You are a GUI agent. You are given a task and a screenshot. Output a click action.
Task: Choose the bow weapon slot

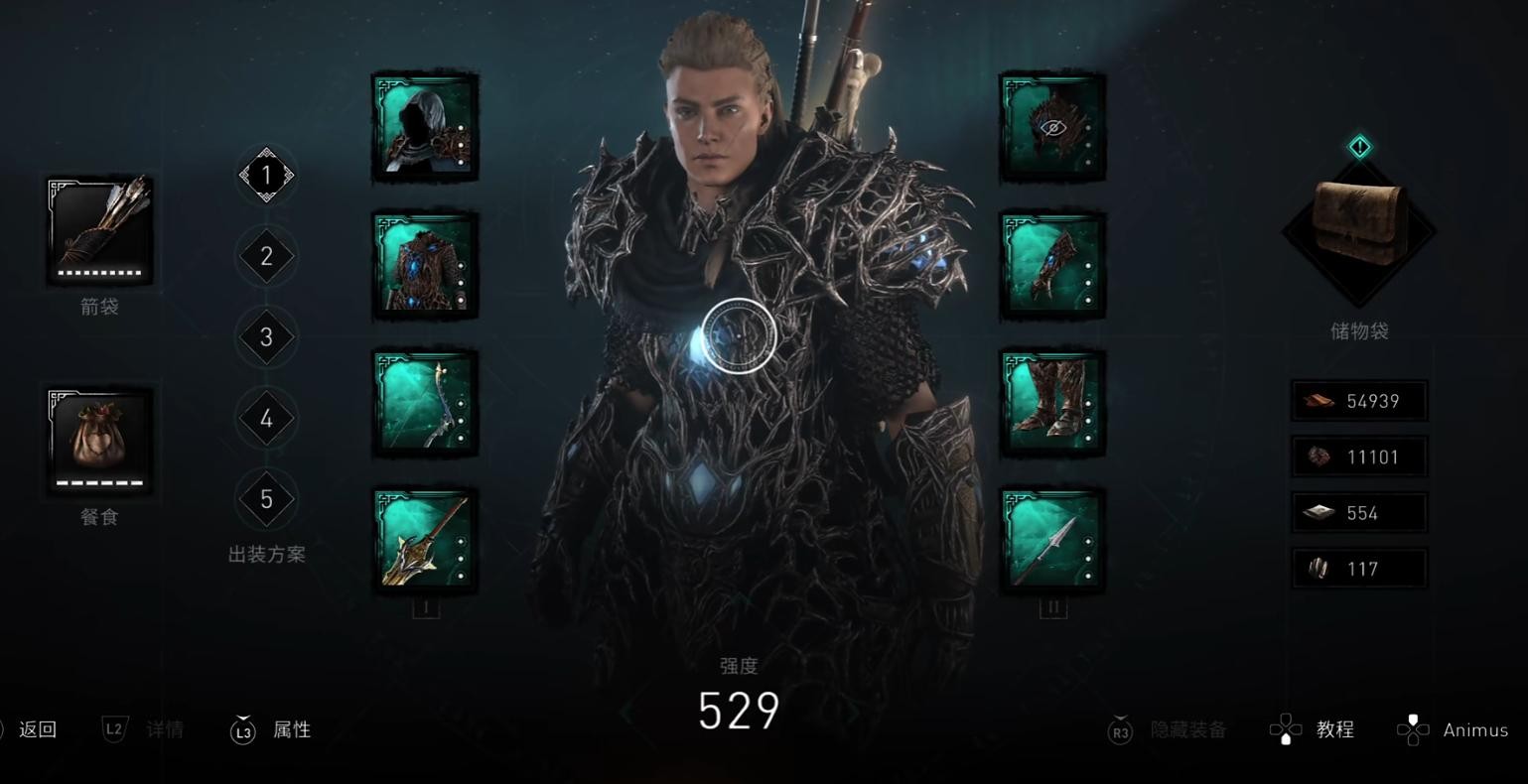425,403
